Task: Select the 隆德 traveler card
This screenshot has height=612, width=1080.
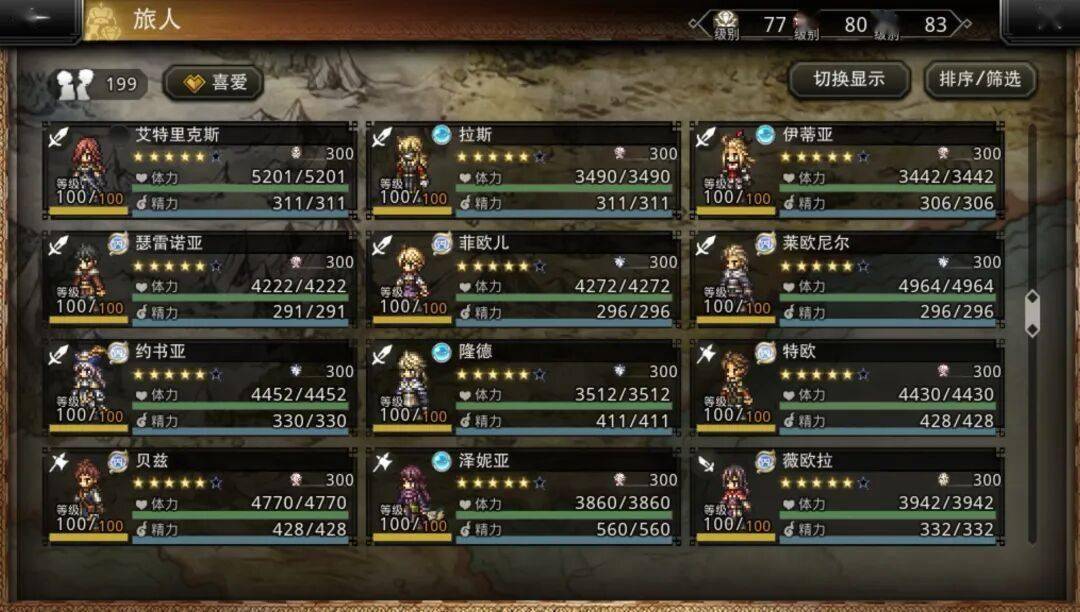Action: click(x=523, y=387)
